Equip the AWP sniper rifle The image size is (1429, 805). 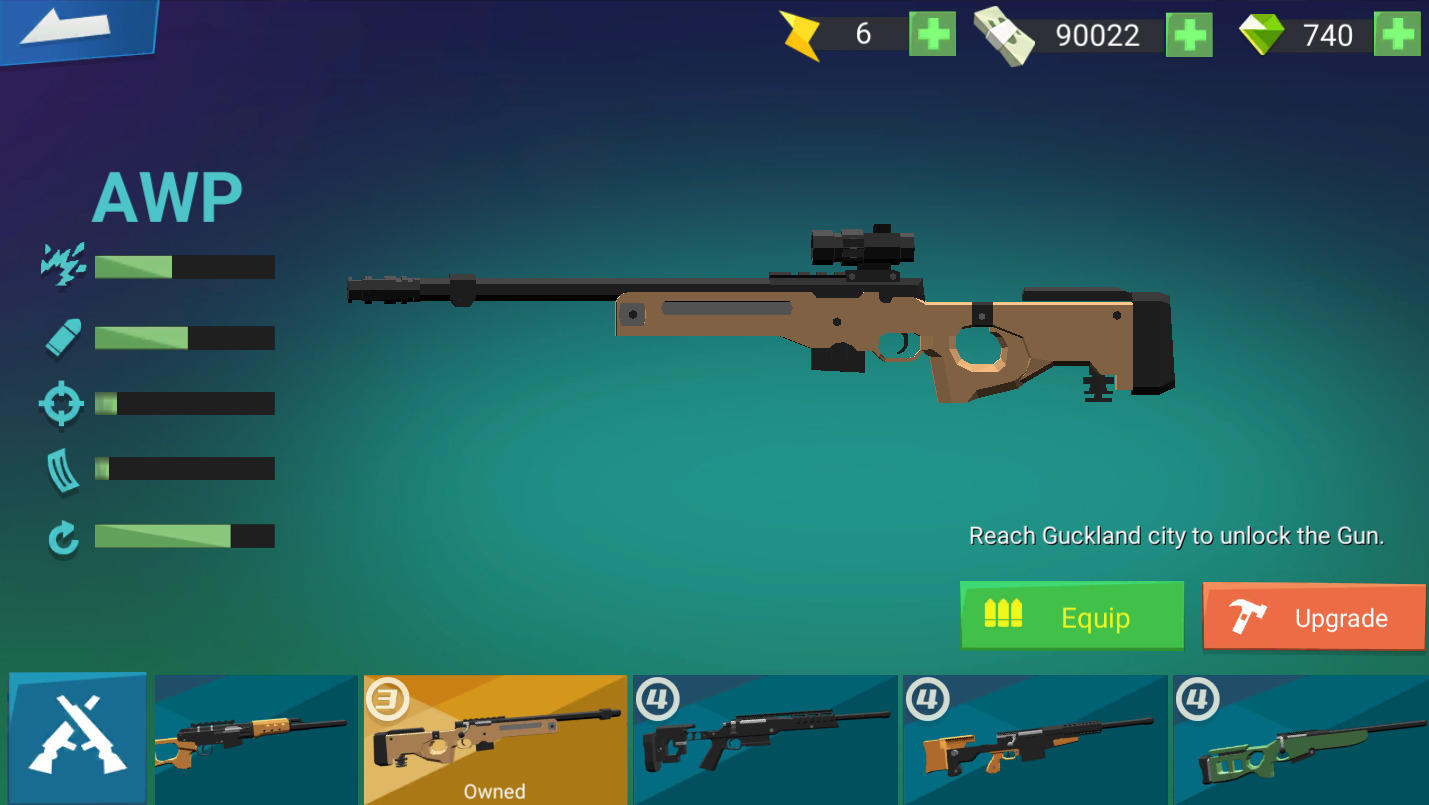click(x=1071, y=617)
